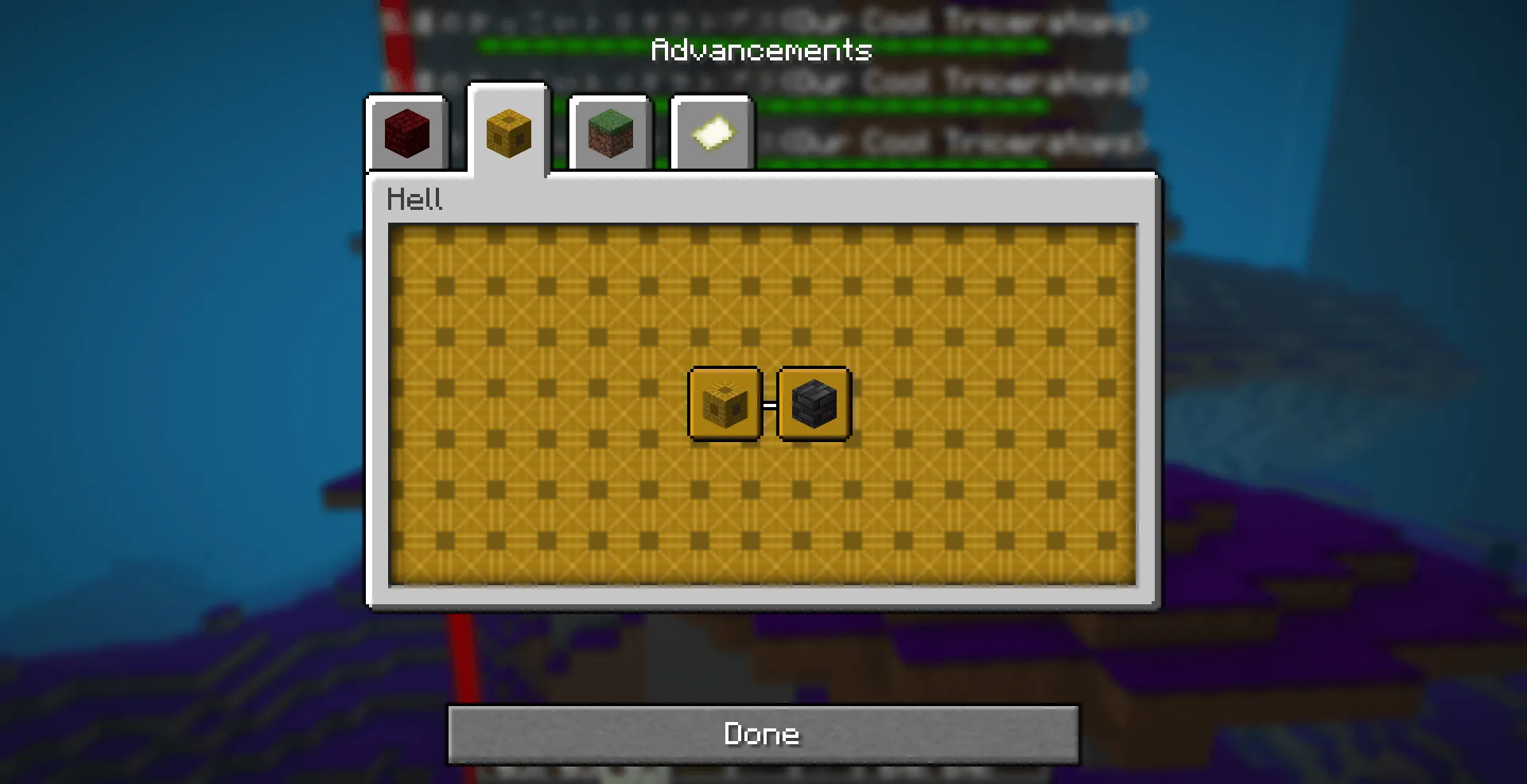This screenshot has height=784, width=1527.
Task: Click the honeycomb patterned tree background
Action: tap(557, 517)
